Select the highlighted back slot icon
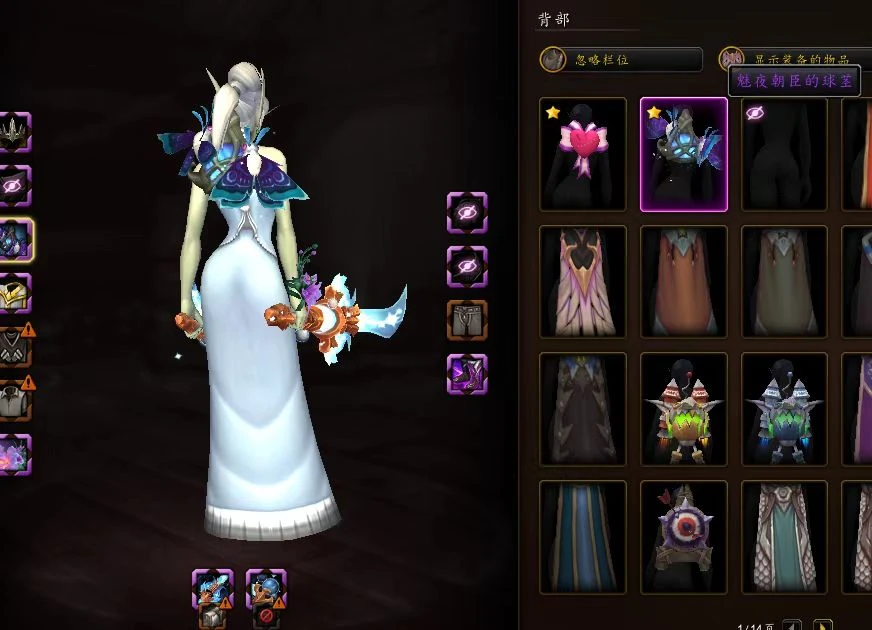 16,239
